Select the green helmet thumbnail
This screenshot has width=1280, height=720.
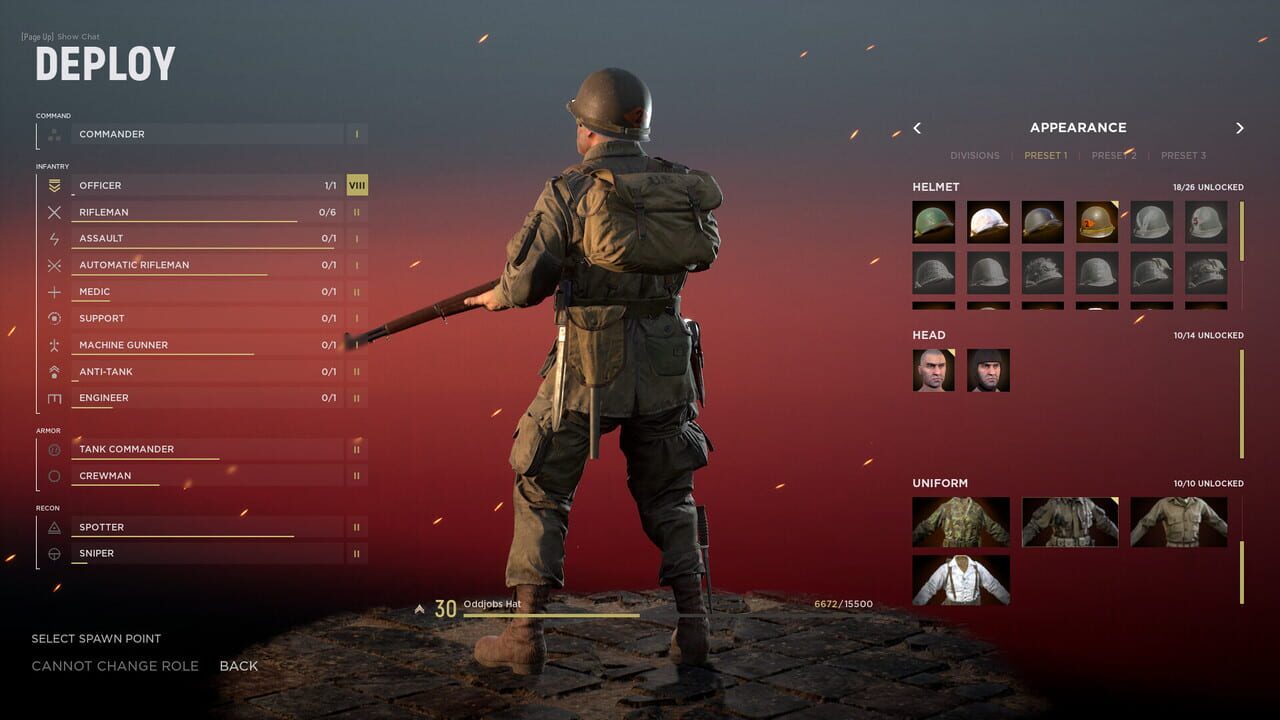click(933, 222)
